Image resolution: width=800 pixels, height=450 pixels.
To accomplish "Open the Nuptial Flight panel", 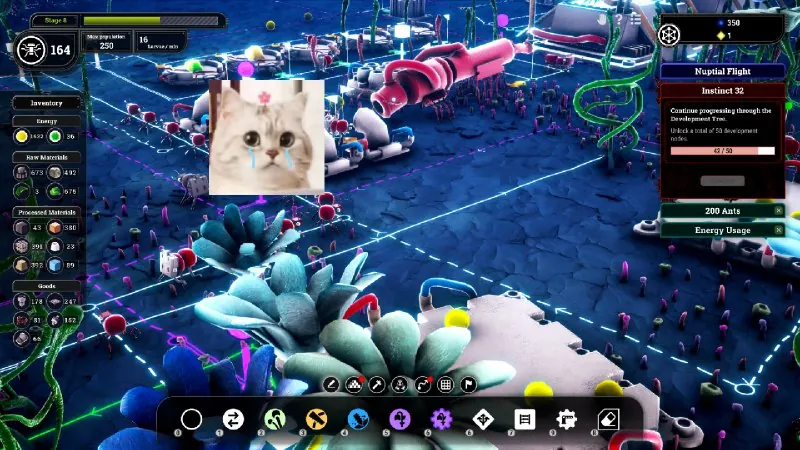I will tap(722, 71).
